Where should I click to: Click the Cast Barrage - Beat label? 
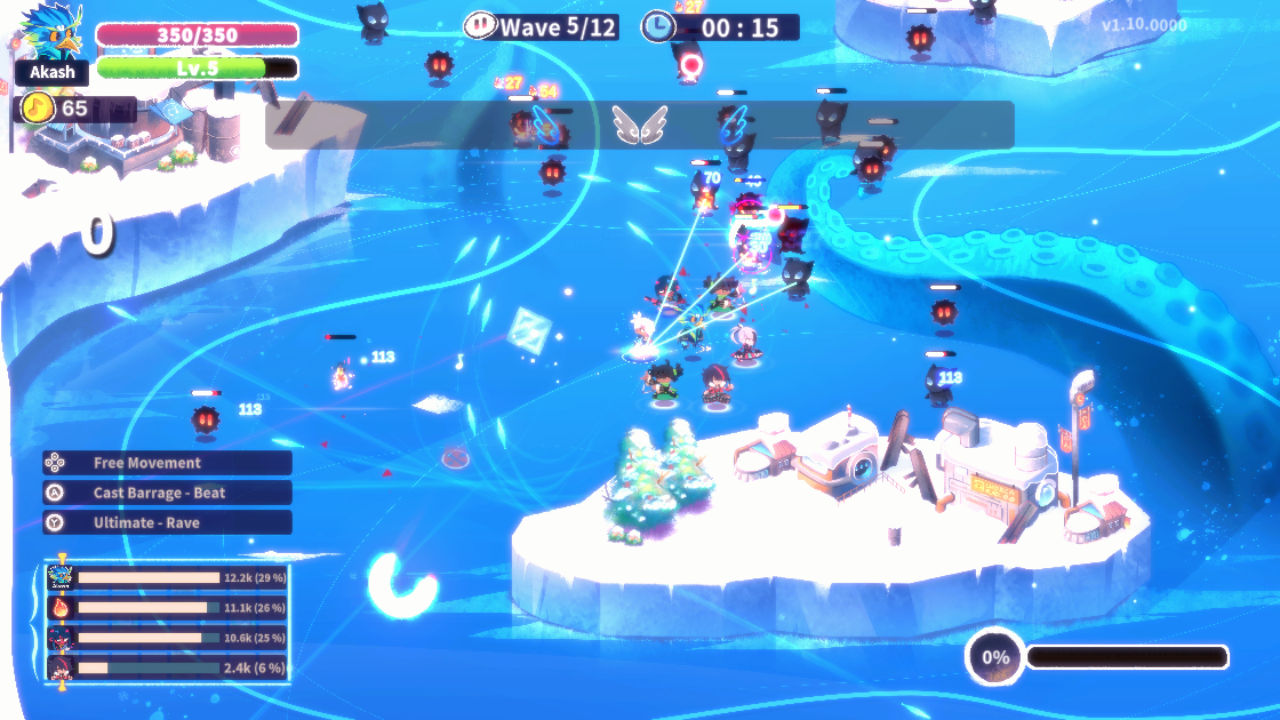click(x=160, y=492)
